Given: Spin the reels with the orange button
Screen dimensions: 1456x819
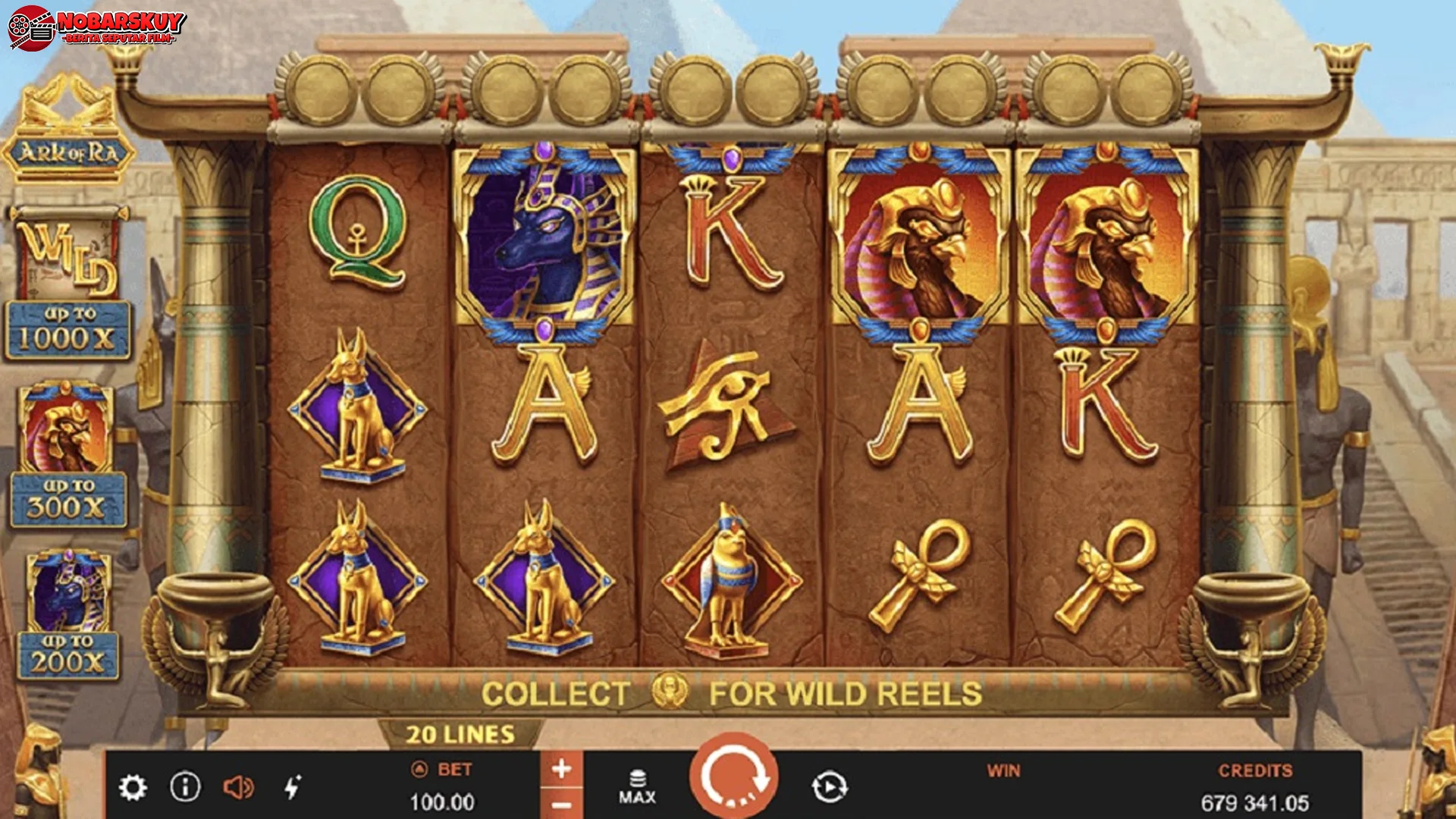Looking at the screenshot, I should [x=733, y=779].
